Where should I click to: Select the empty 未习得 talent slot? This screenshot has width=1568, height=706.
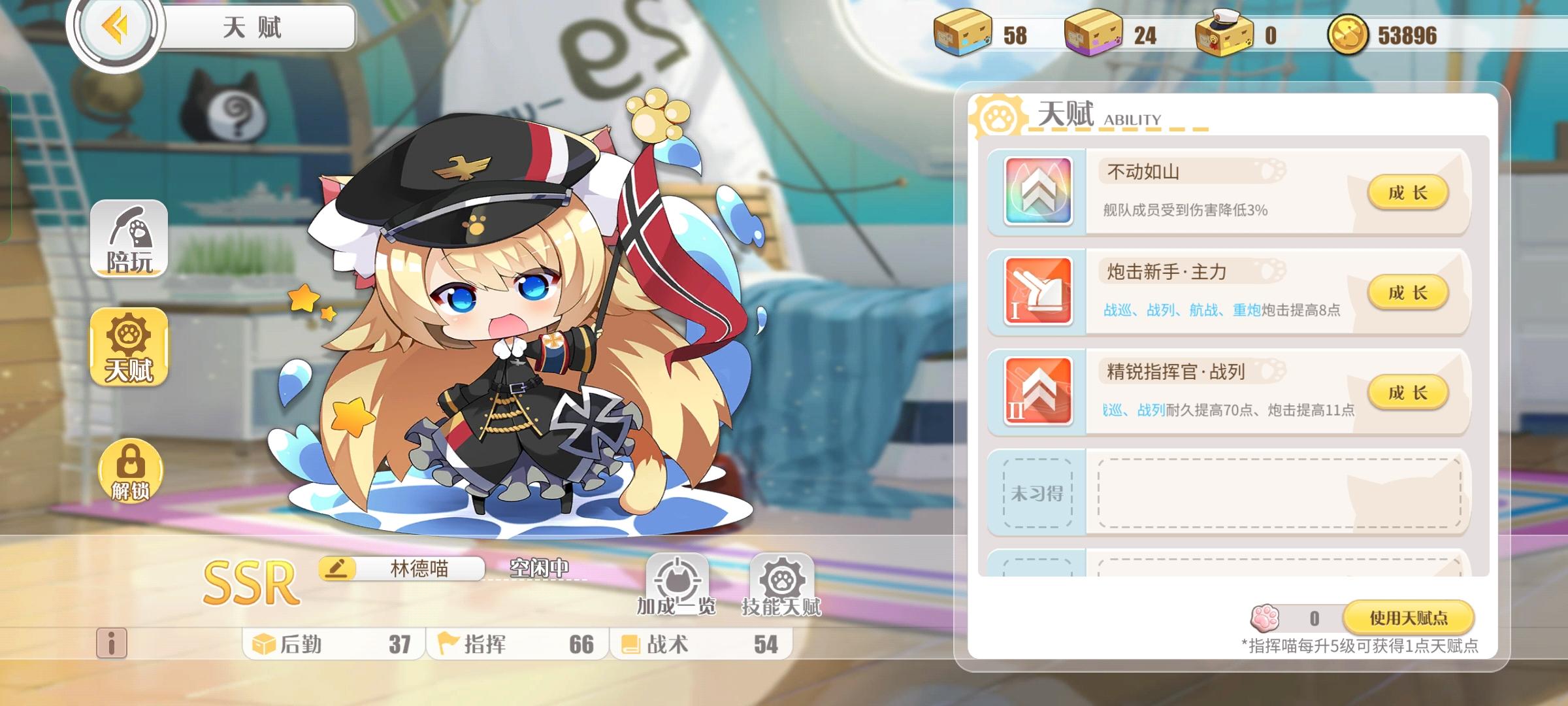[1036, 494]
